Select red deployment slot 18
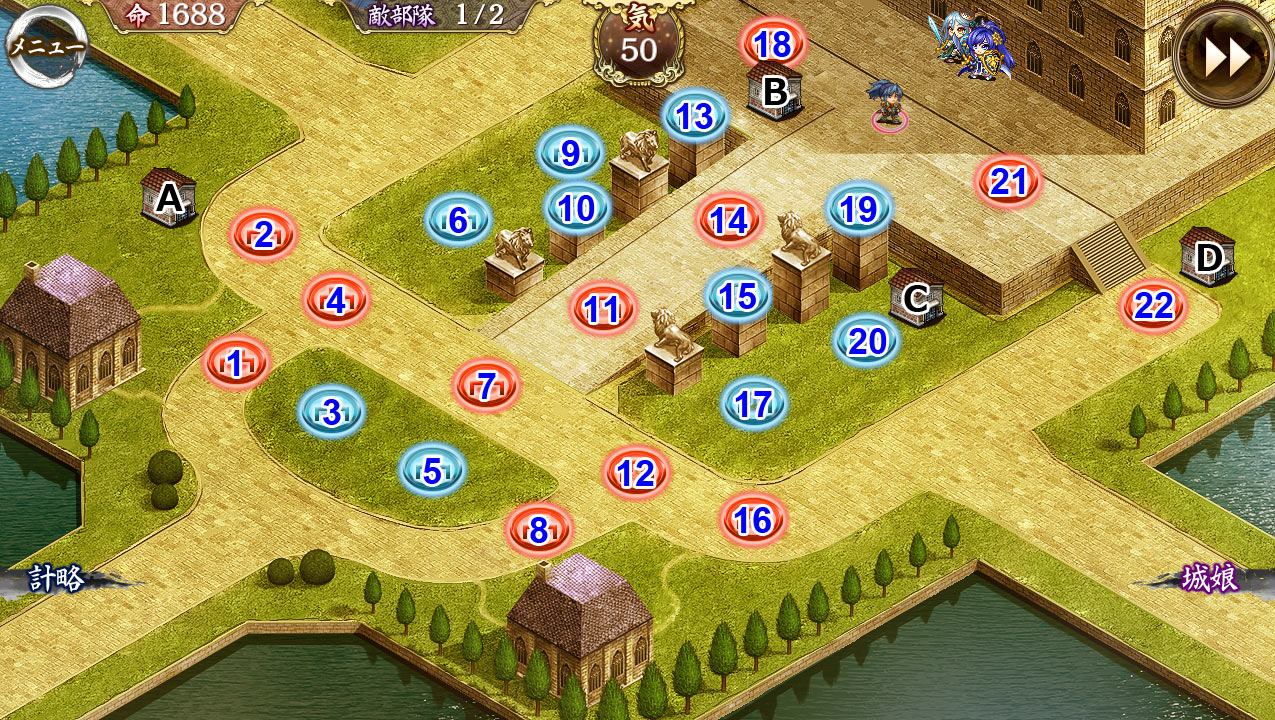 772,44
